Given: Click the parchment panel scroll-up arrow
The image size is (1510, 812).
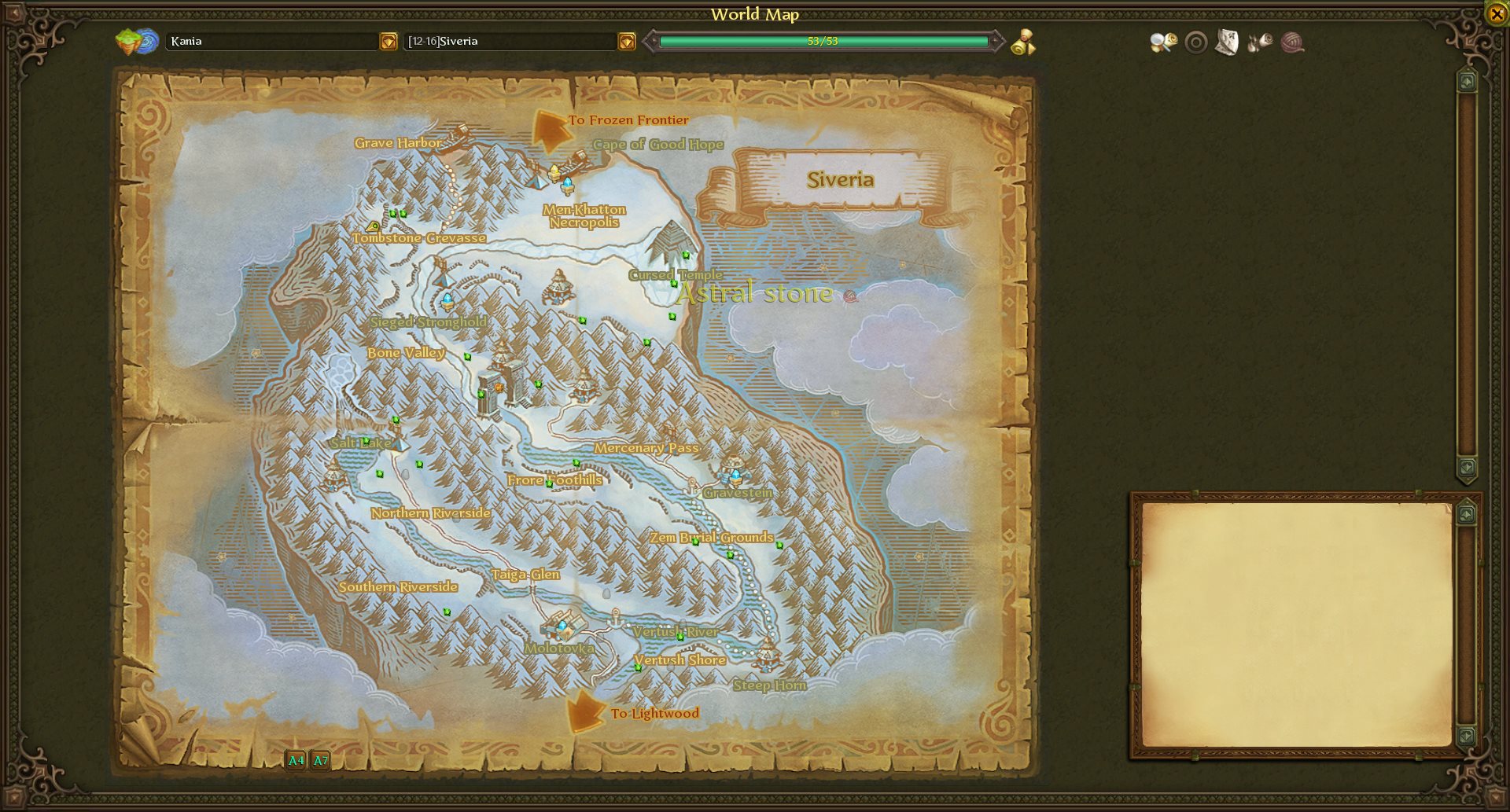Looking at the screenshot, I should [1467, 514].
